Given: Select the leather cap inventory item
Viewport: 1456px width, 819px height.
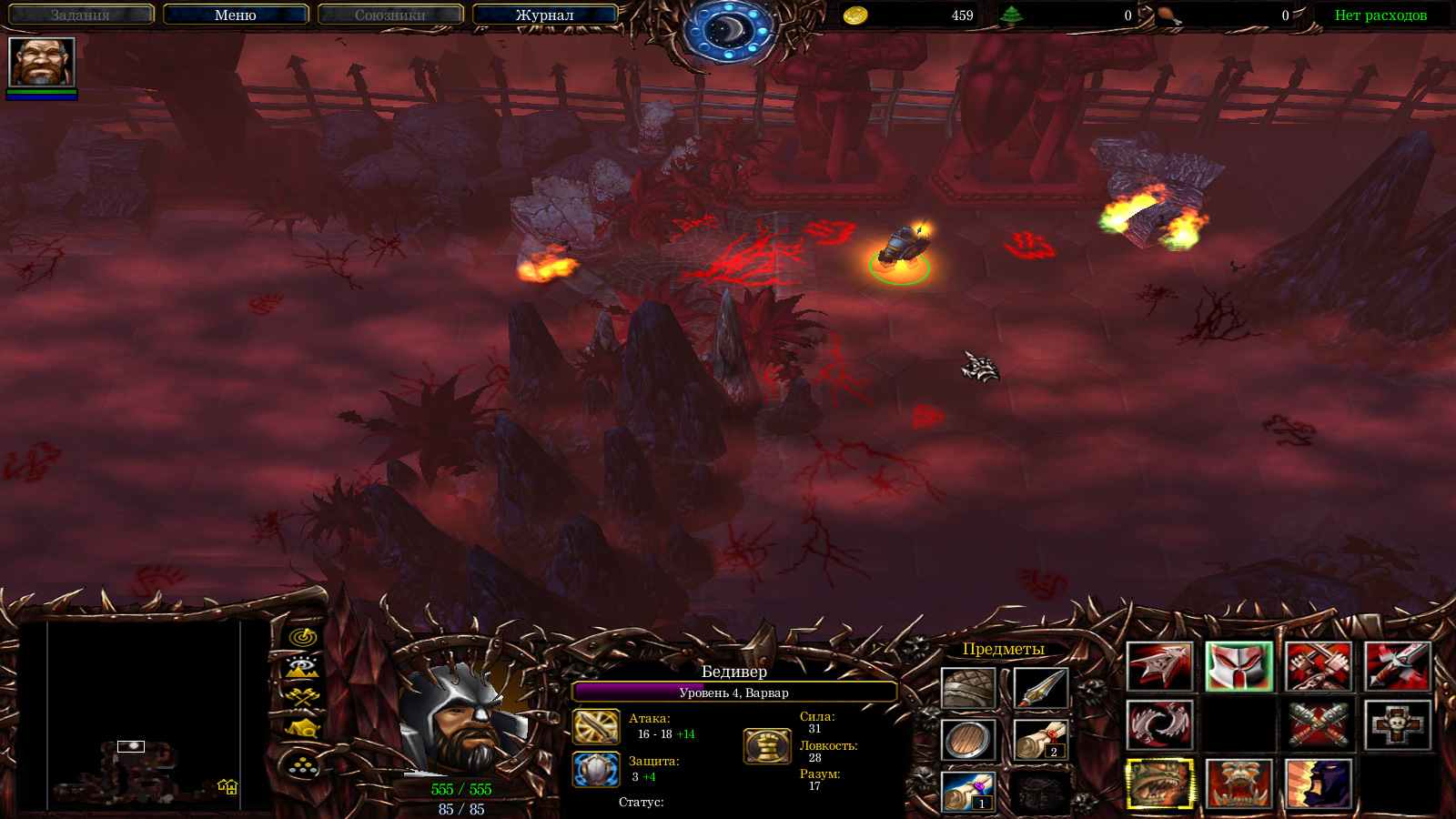Looking at the screenshot, I should coord(967,689).
